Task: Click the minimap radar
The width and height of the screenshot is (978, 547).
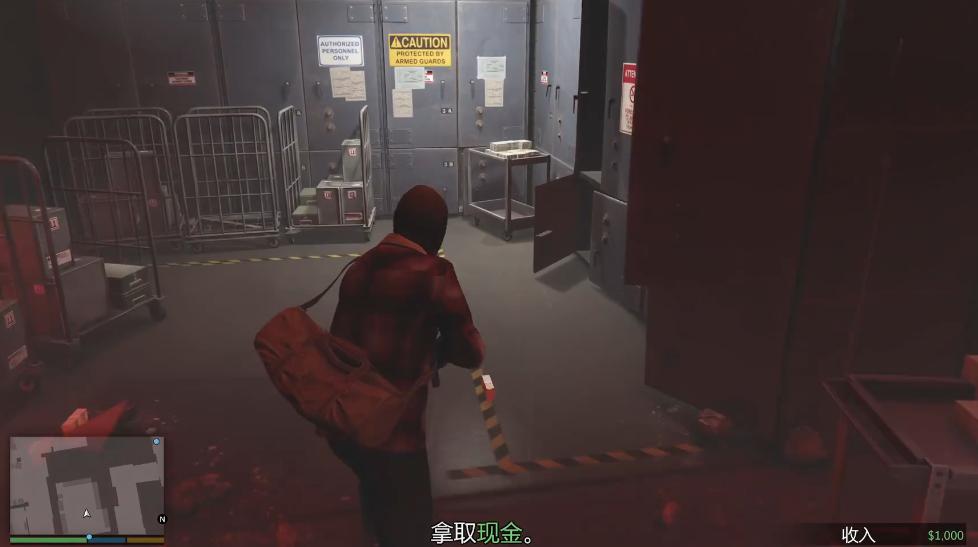Action: [x=87, y=485]
